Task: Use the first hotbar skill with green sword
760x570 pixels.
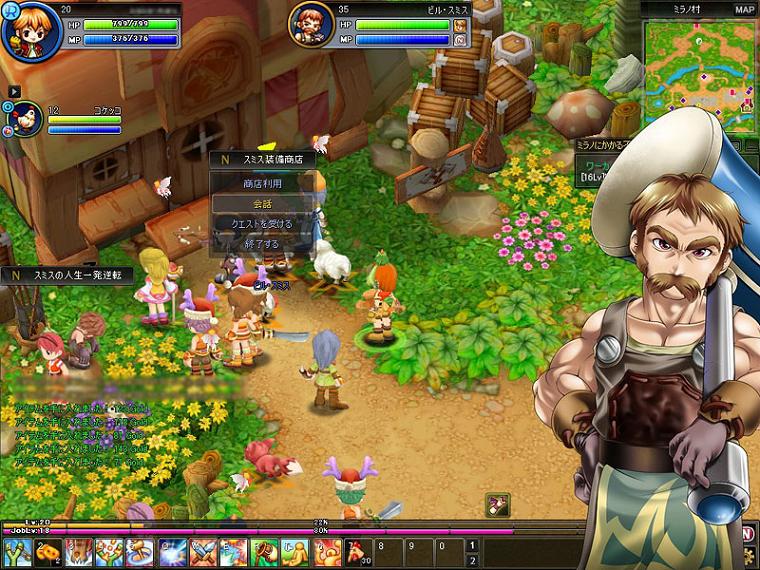Action: [17, 552]
